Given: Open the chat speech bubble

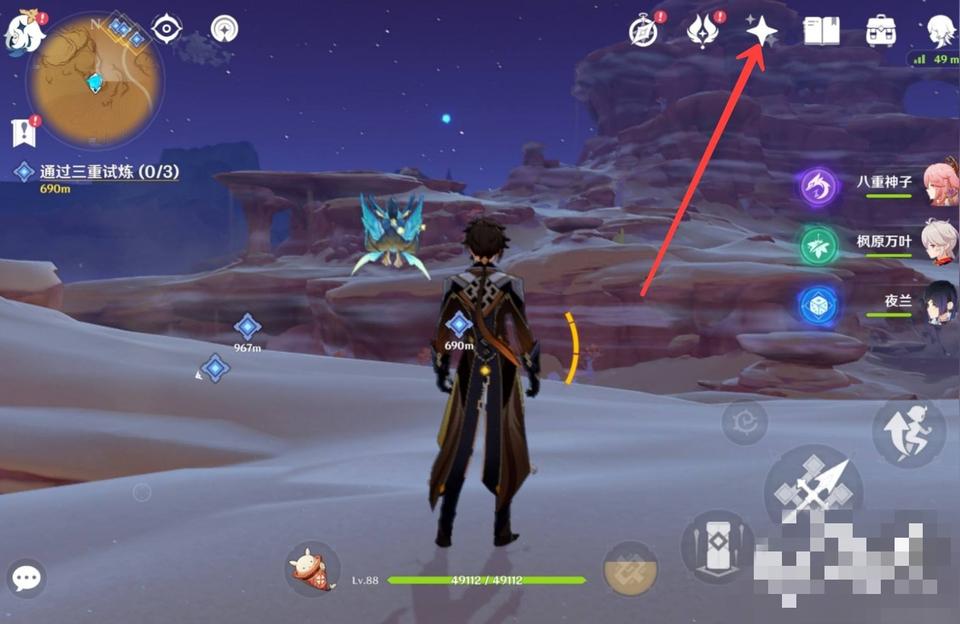Looking at the screenshot, I should click(x=27, y=577).
